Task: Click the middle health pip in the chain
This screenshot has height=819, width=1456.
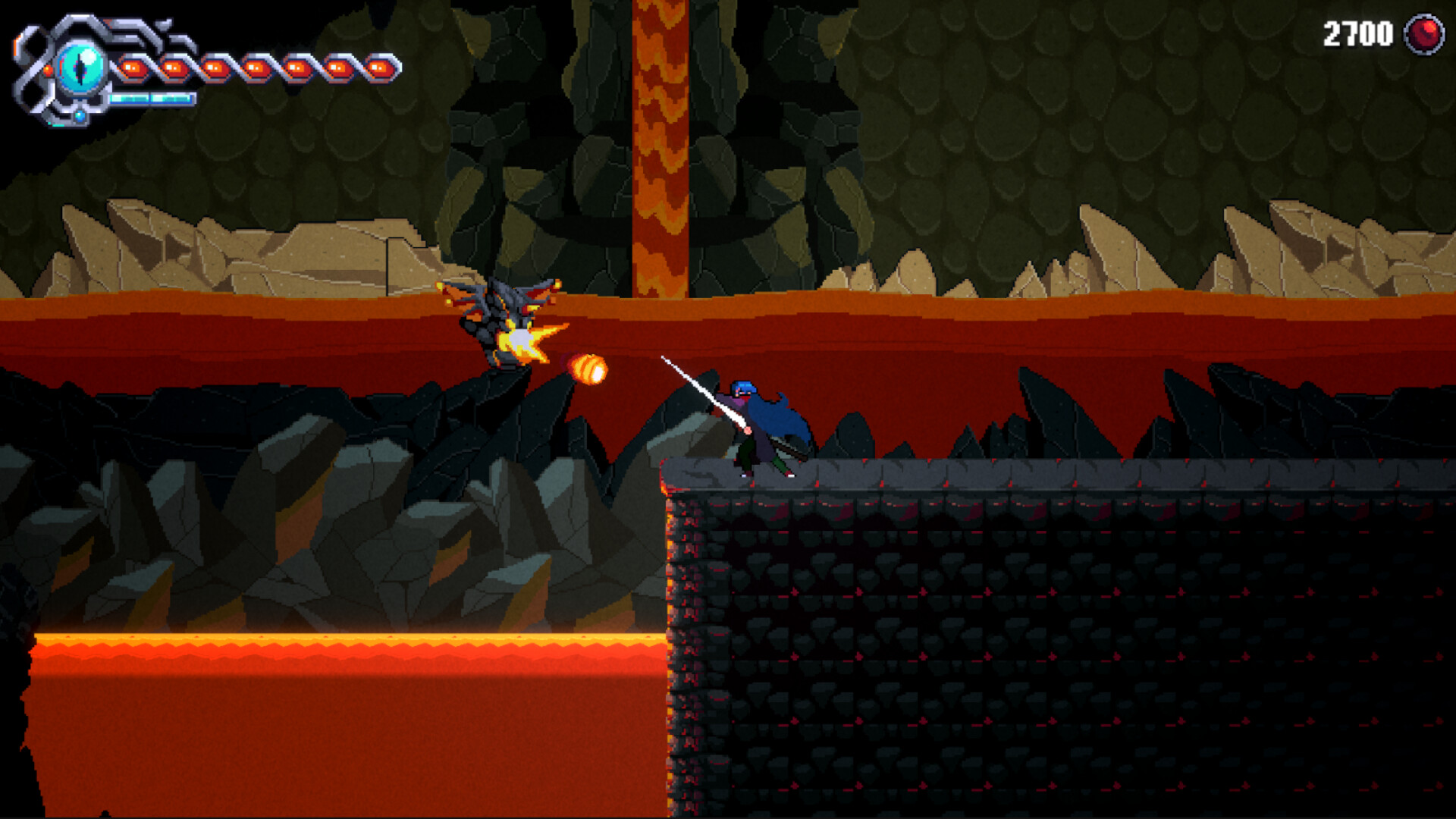Action: pos(256,67)
